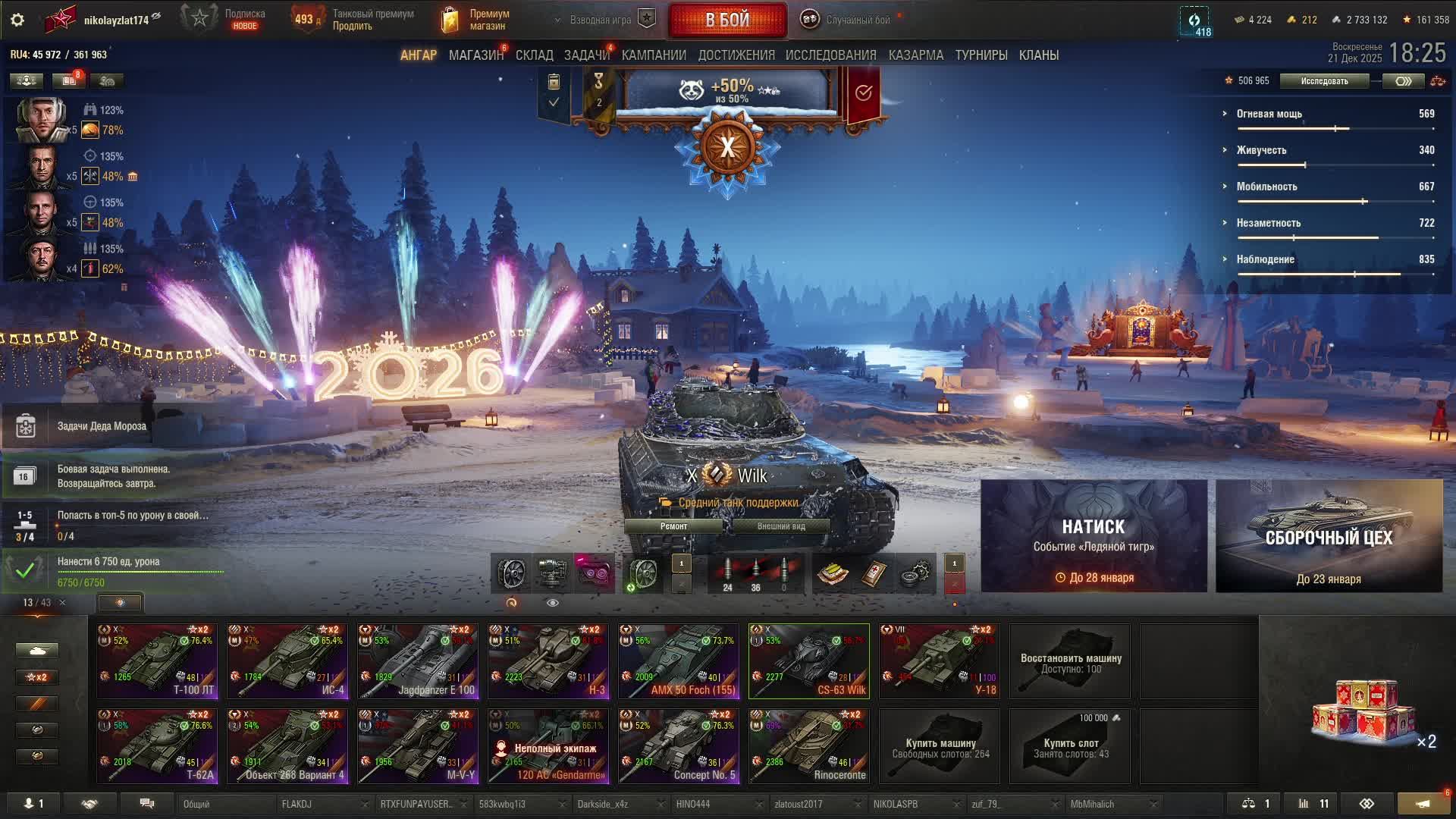Switch to the МАГАЗИН tab
1456x819 pixels.
475,55
